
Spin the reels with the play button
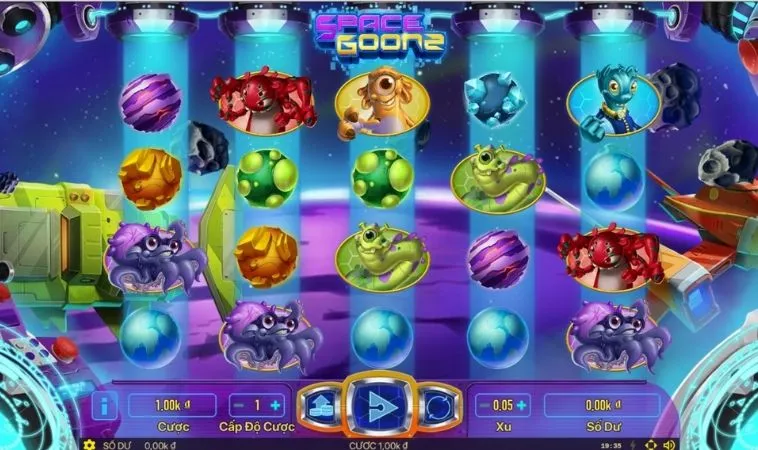pyautogui.click(x=378, y=404)
